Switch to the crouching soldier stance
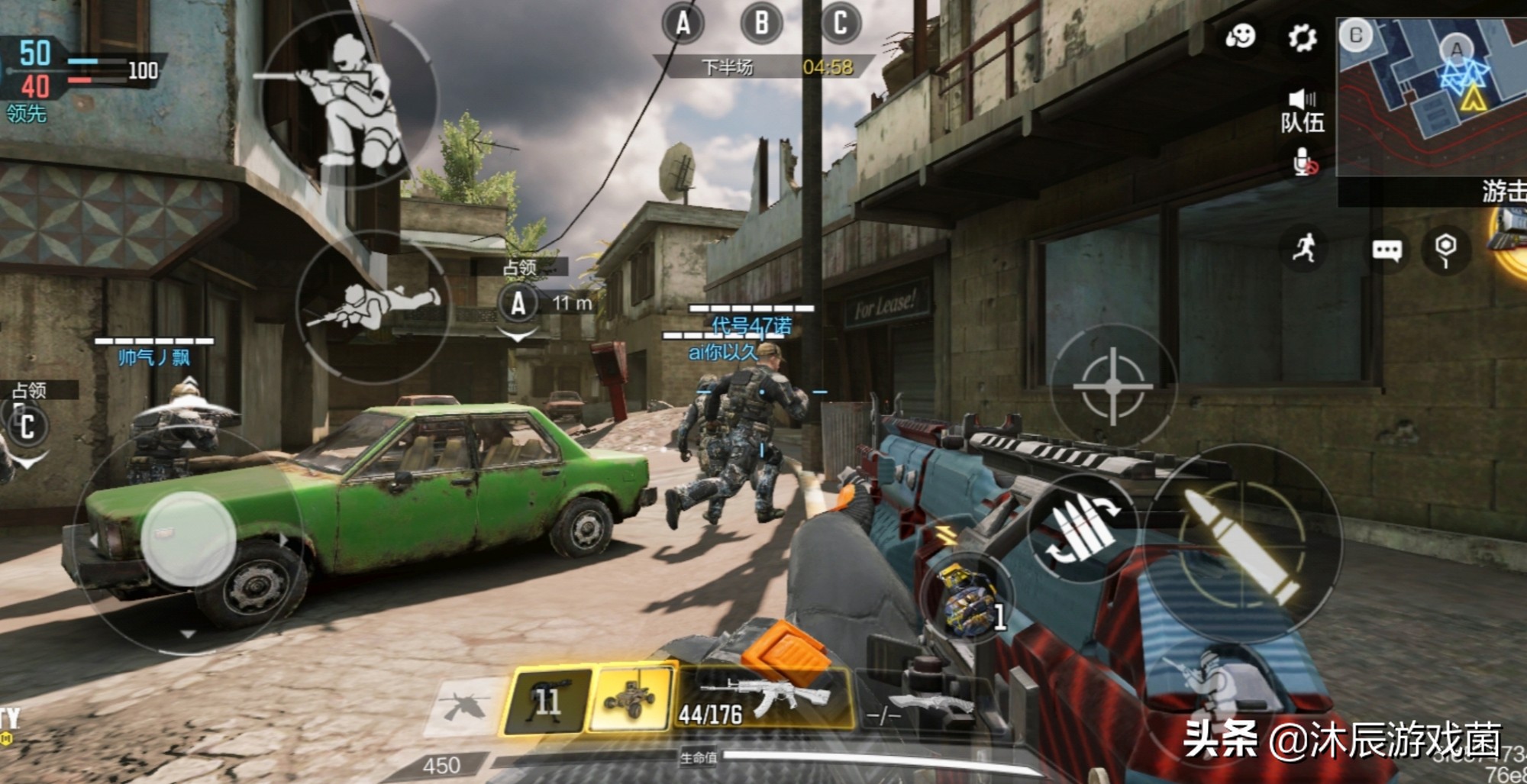The image size is (1527, 784). (x=351, y=99)
